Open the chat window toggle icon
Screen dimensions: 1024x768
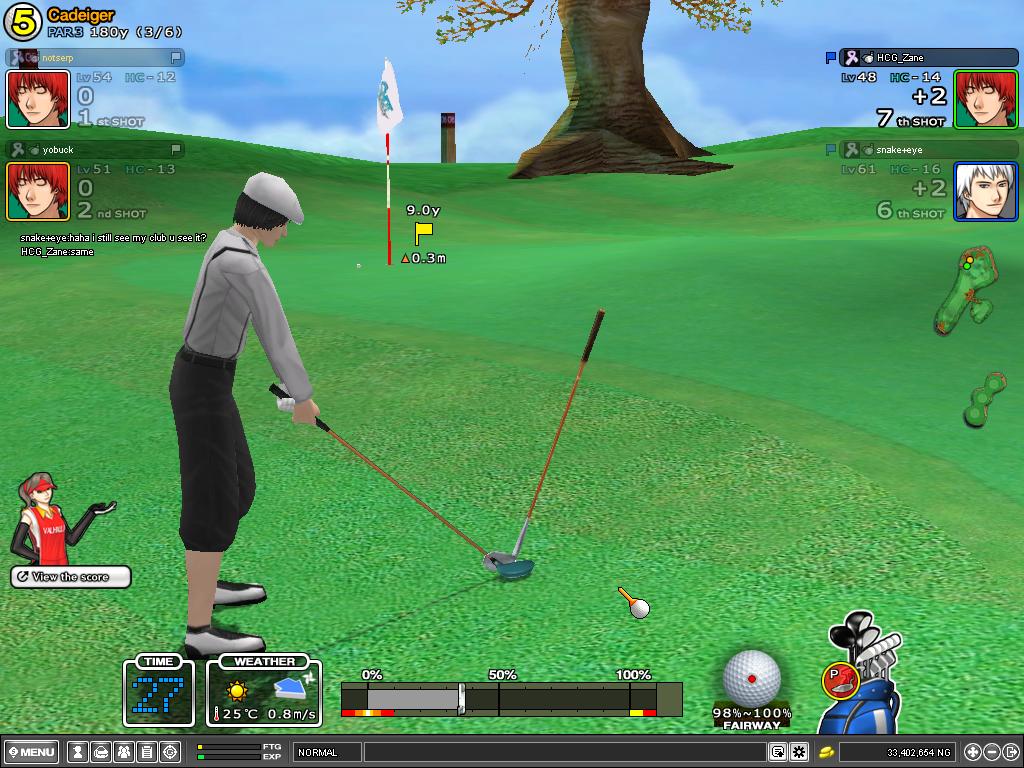[x=778, y=752]
